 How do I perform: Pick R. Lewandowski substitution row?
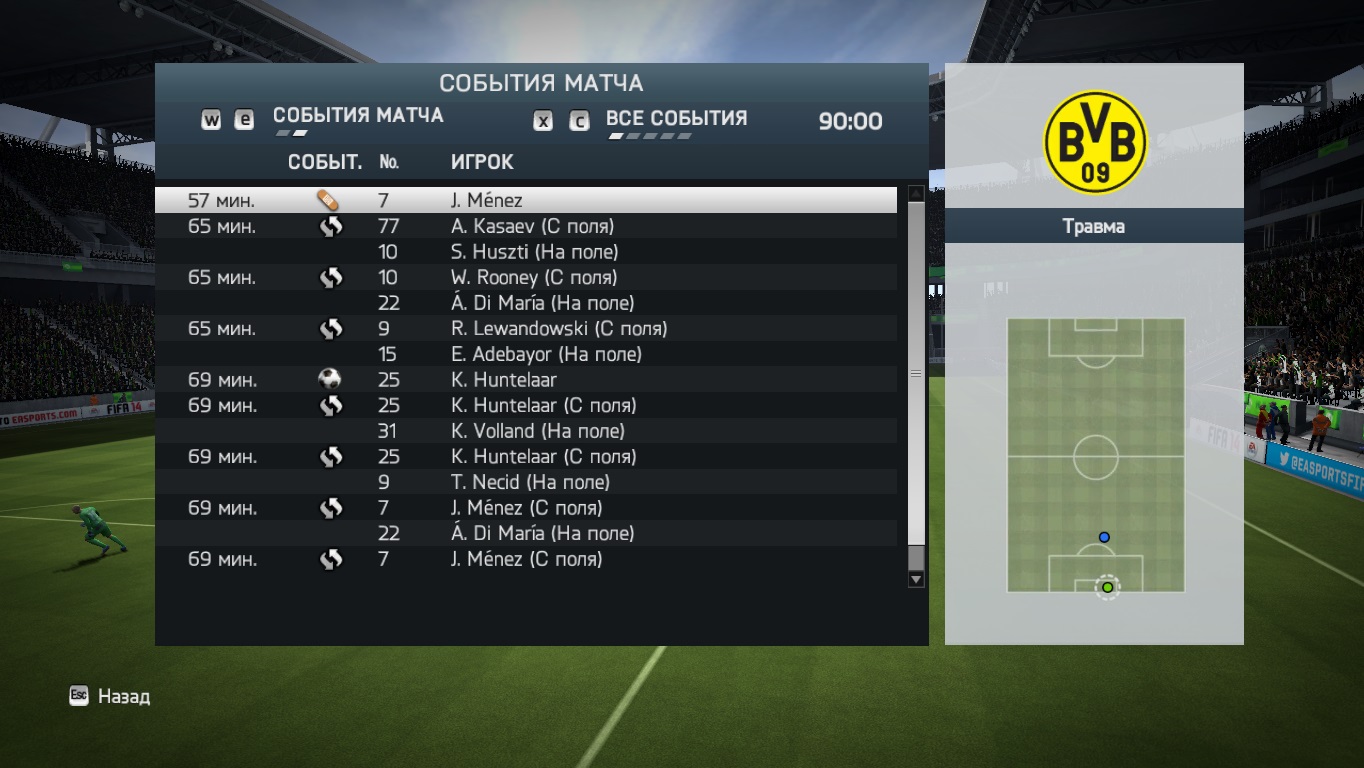tap(525, 328)
